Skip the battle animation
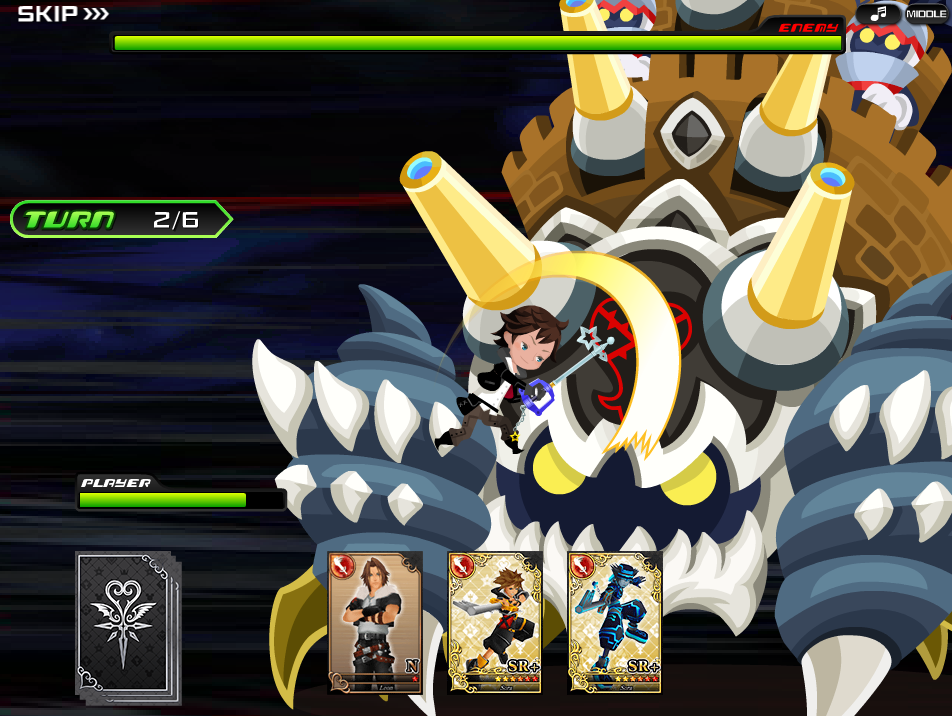Screen dimensions: 952x716 pyautogui.click(x=63, y=14)
